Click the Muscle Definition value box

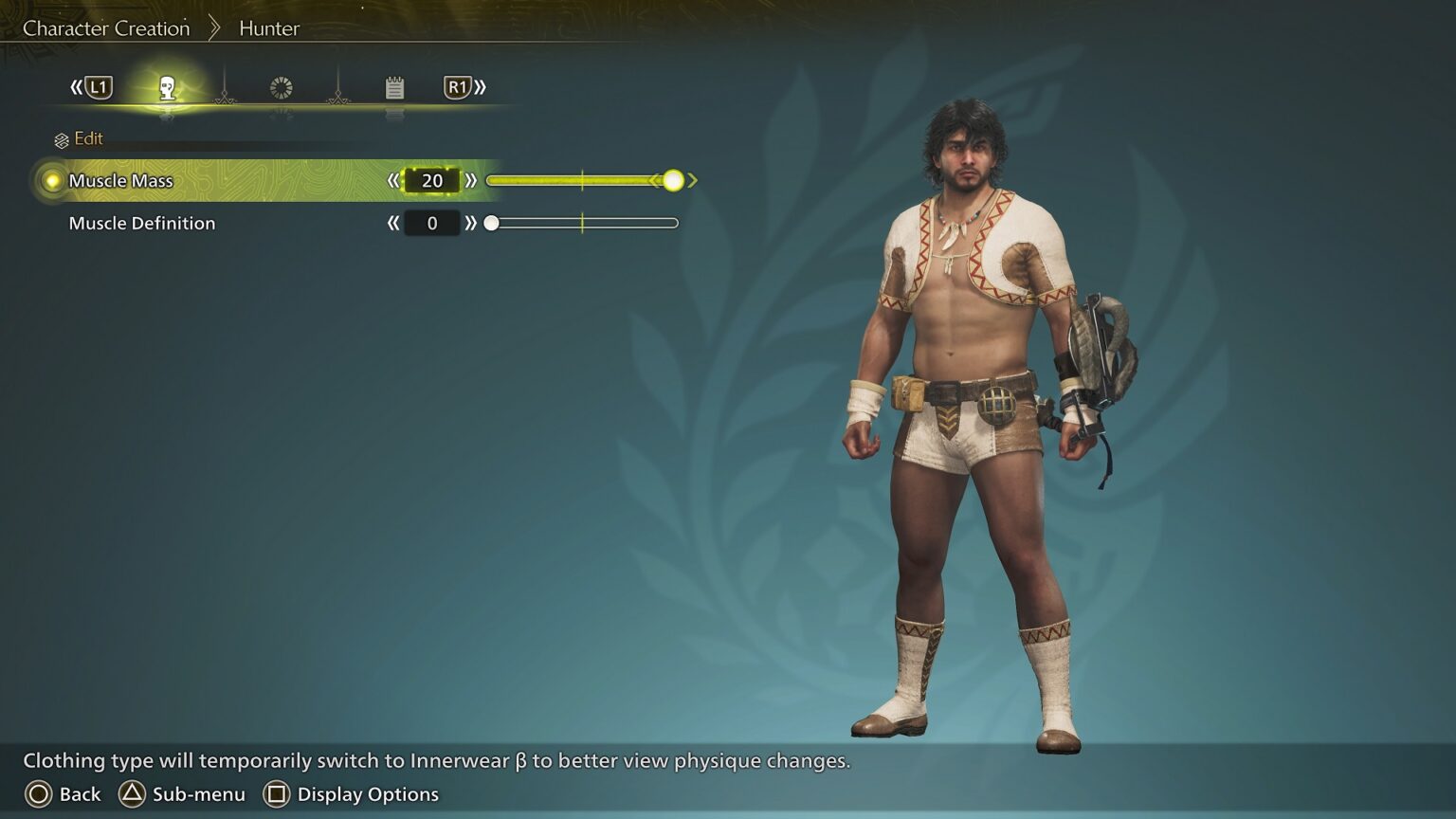432,224
